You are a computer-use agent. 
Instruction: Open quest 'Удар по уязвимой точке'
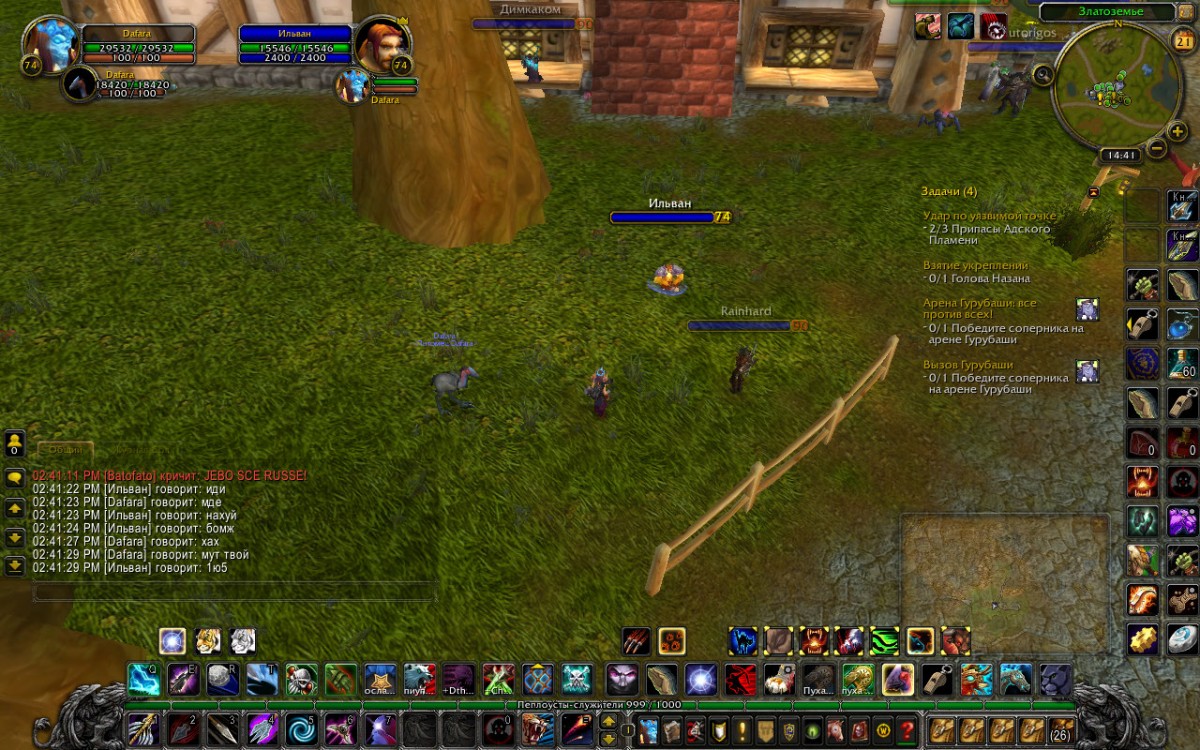[989, 216]
